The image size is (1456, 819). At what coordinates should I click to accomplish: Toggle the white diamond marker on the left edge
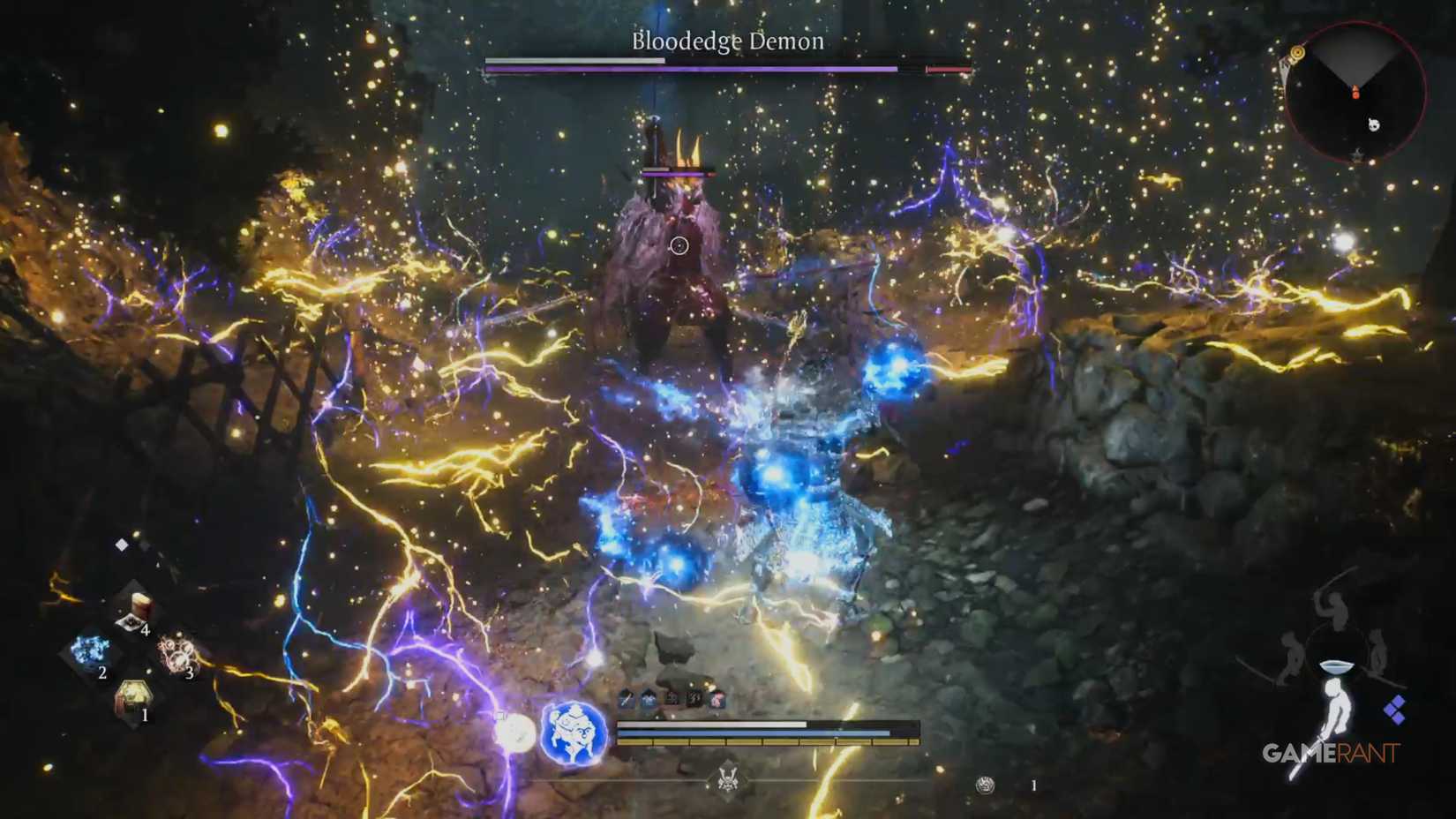point(124,543)
